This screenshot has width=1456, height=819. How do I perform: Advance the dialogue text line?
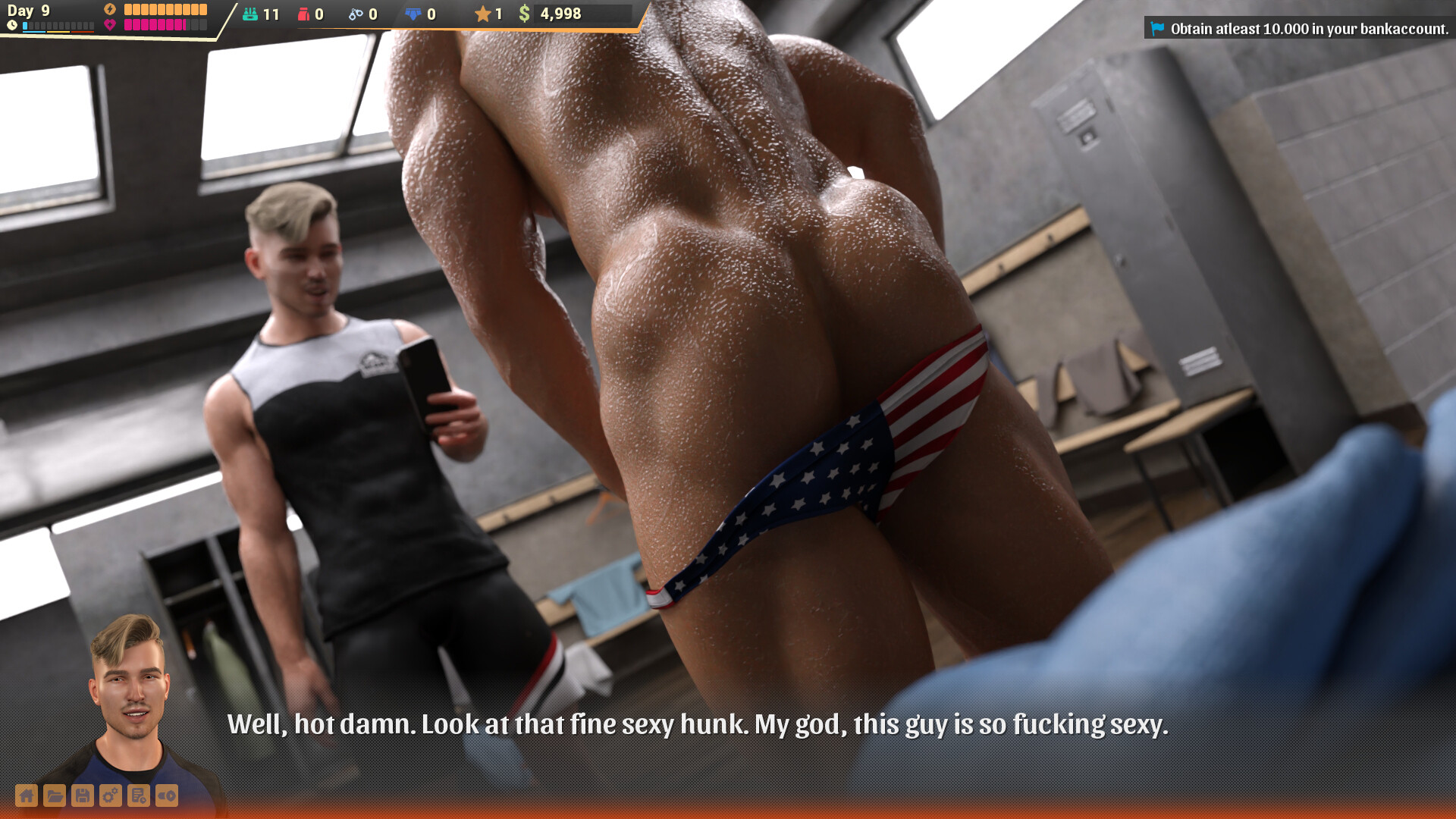coord(698,724)
